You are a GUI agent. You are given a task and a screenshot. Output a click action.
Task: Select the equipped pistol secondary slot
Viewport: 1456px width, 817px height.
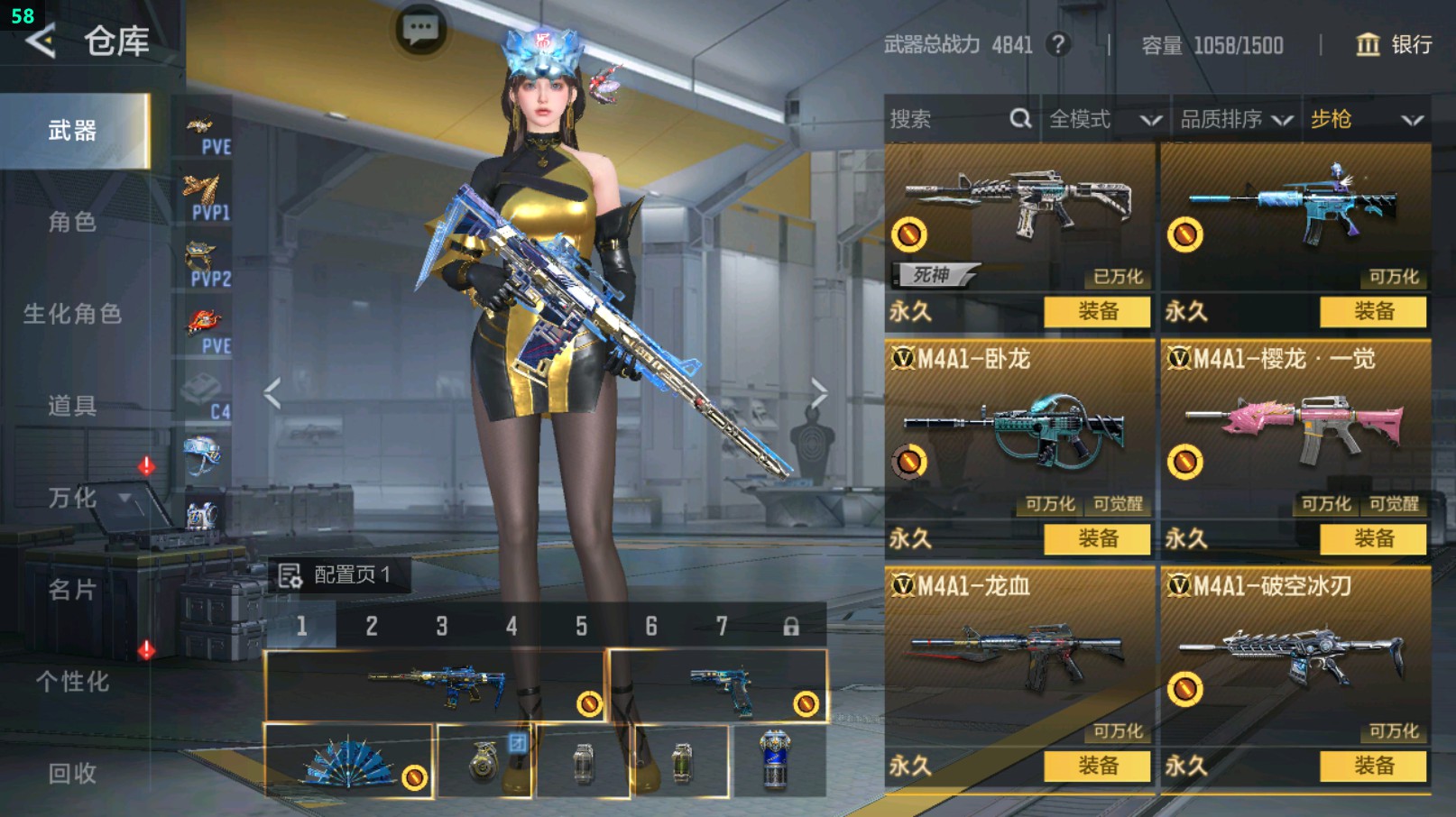[719, 686]
